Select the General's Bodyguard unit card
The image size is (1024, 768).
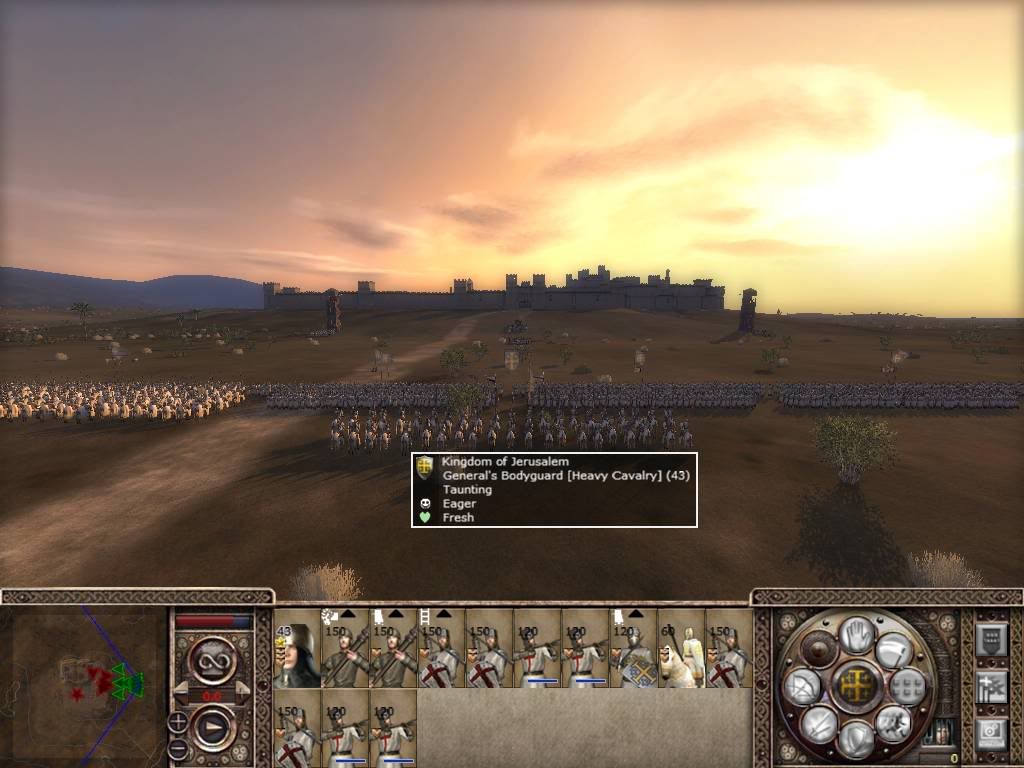(296, 648)
